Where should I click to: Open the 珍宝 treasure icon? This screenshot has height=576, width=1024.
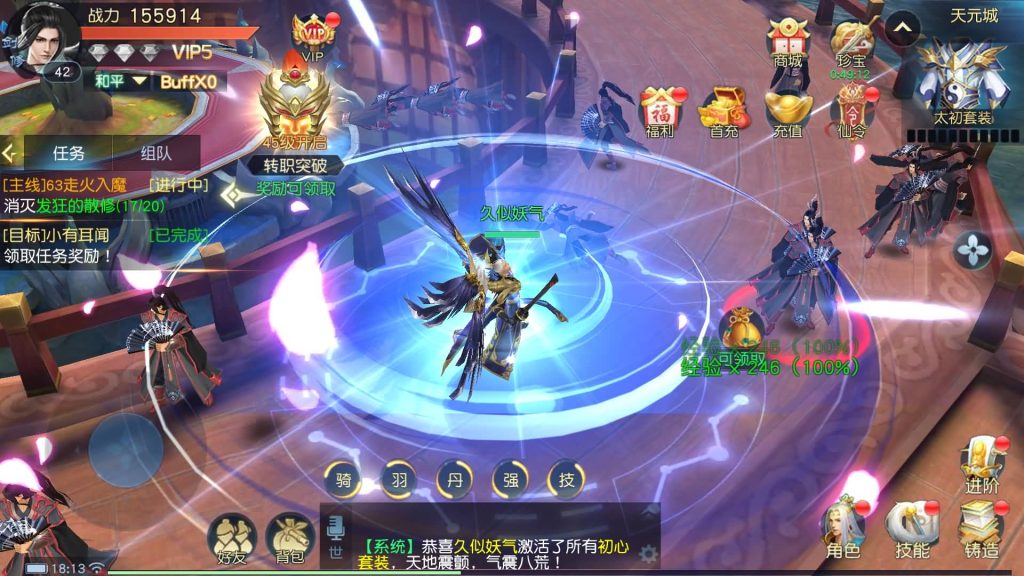point(851,42)
